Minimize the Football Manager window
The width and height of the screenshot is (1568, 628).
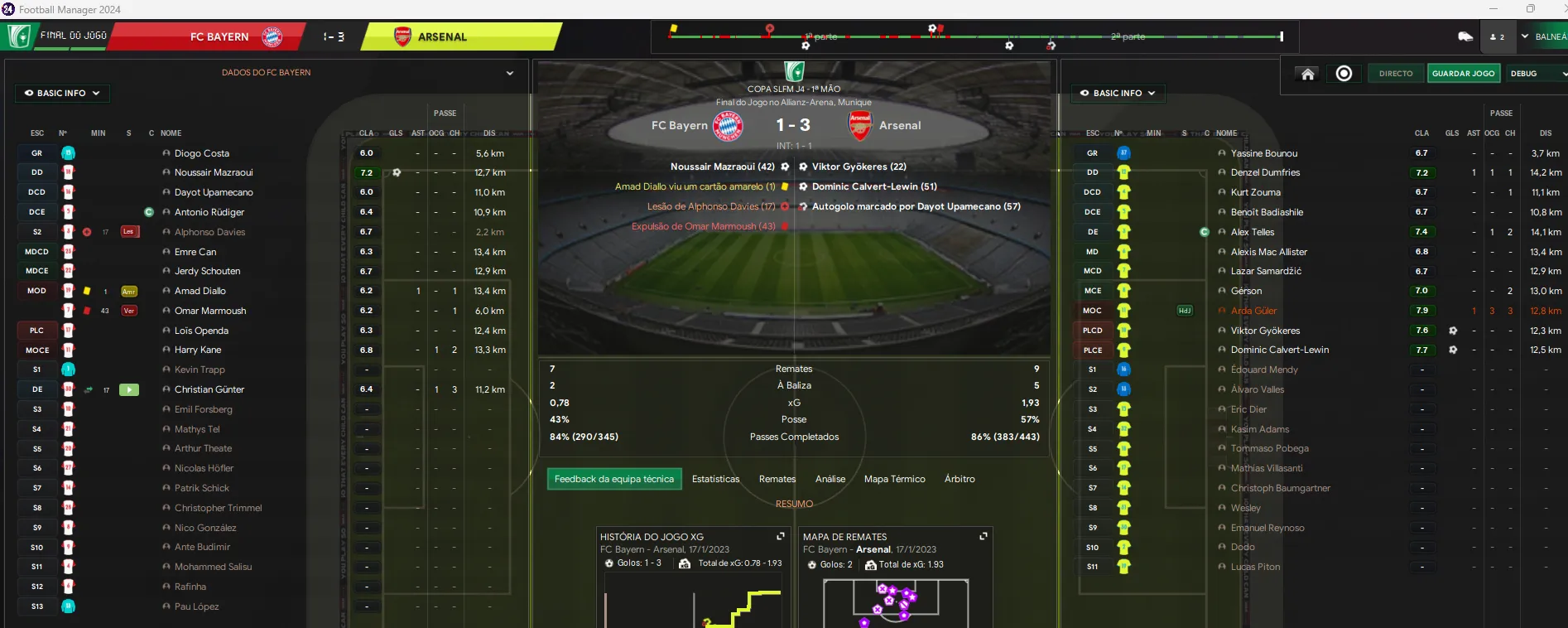[1493, 9]
